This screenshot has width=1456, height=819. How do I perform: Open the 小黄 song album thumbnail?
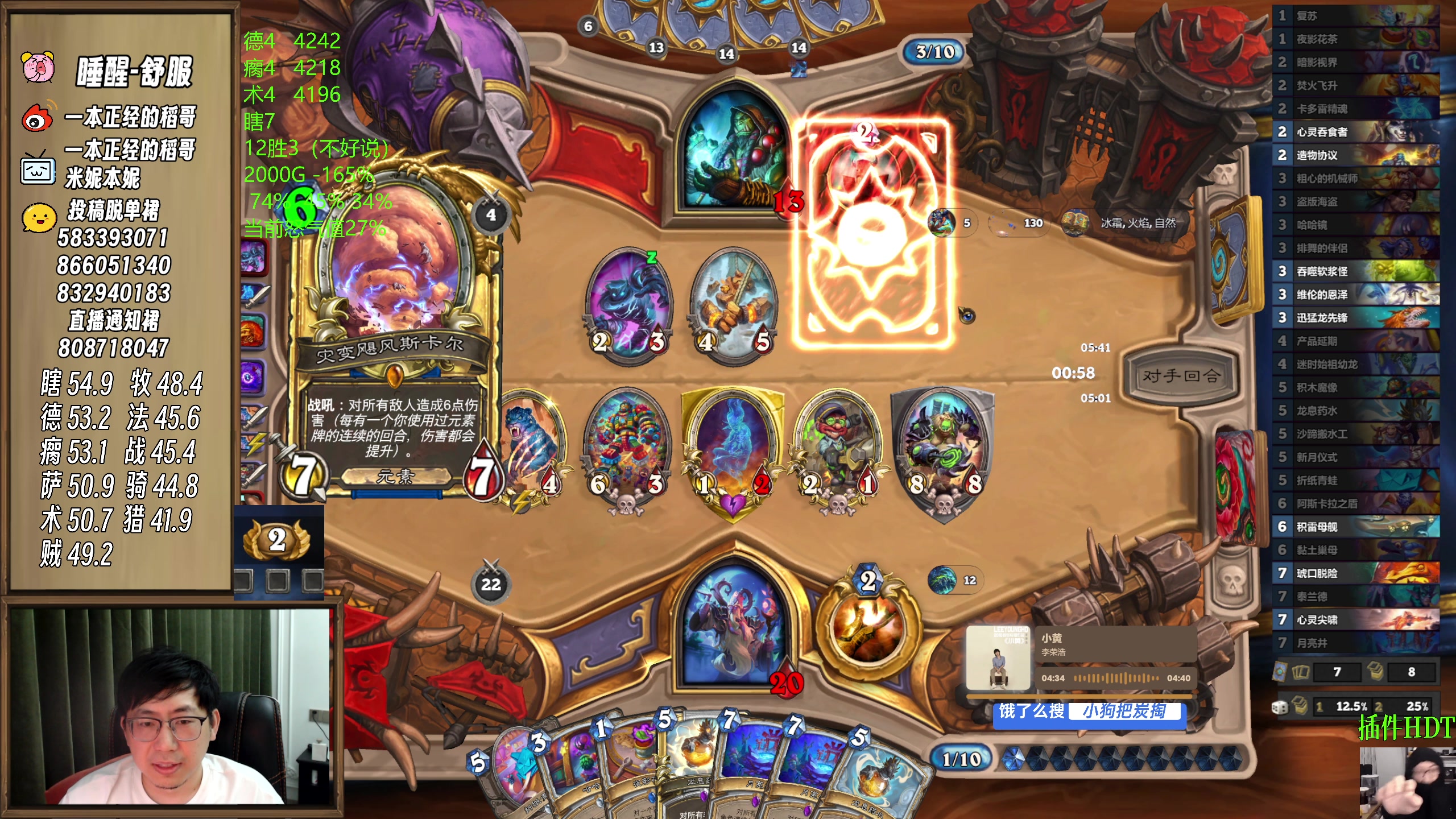coord(999,658)
